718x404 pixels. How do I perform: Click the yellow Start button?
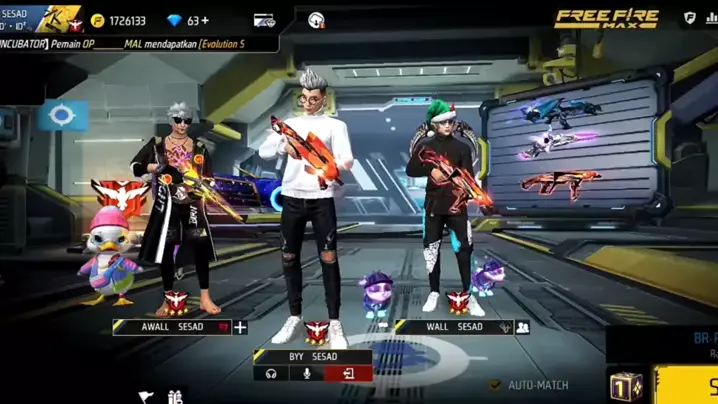click(690, 386)
